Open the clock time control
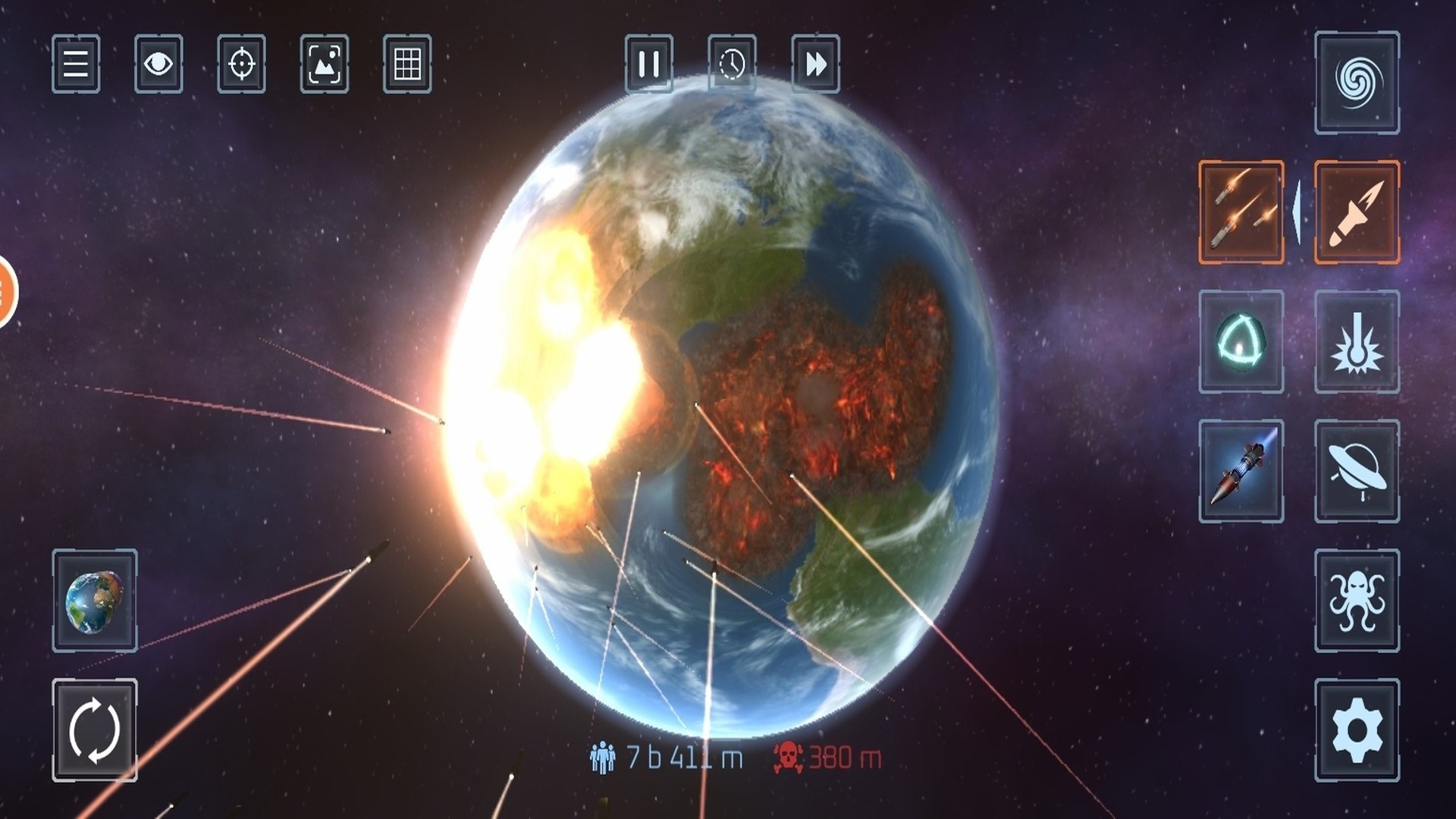Viewport: 1456px width, 819px height. click(x=732, y=64)
